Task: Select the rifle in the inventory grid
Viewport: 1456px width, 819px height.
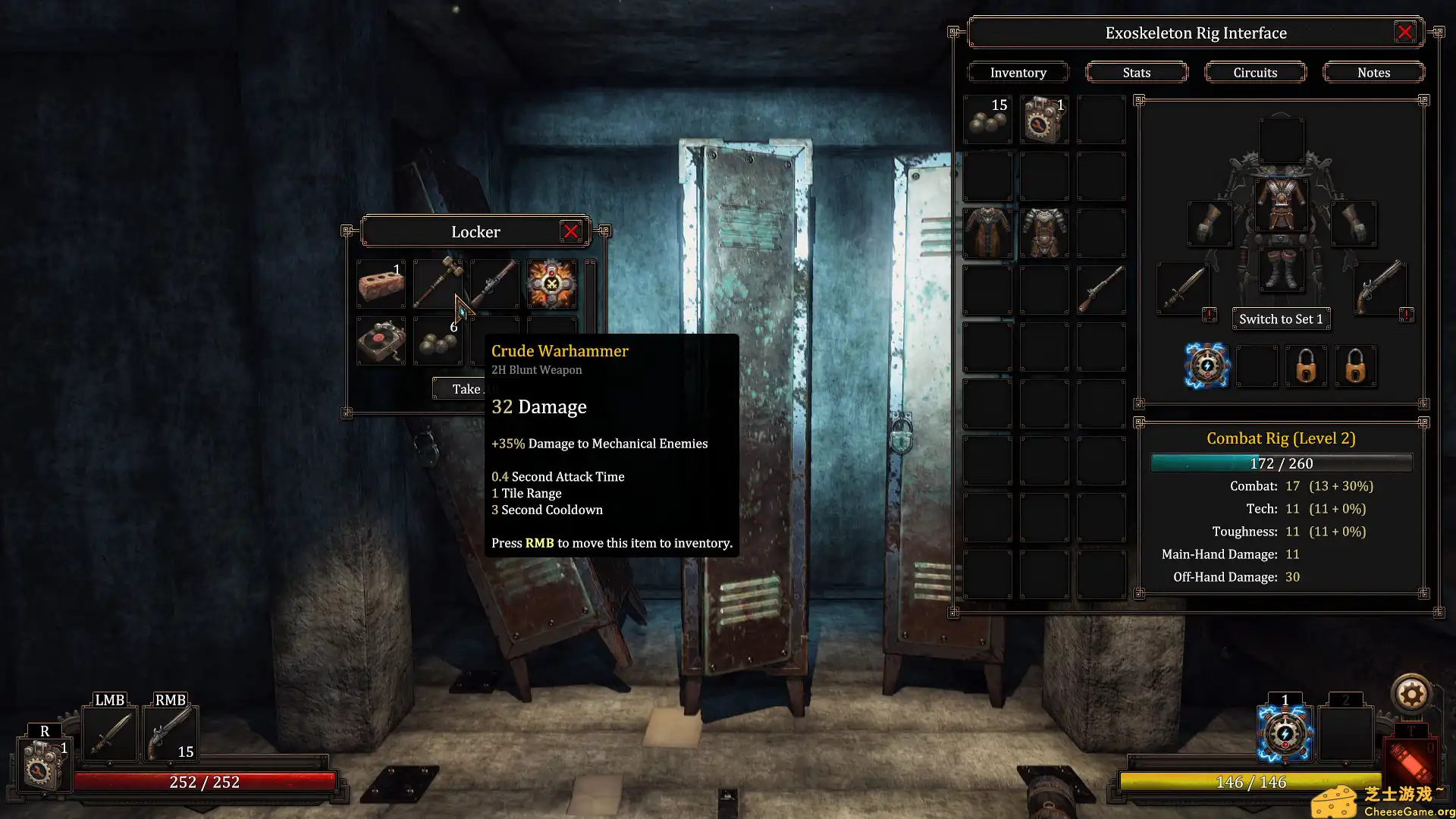Action: [1101, 290]
